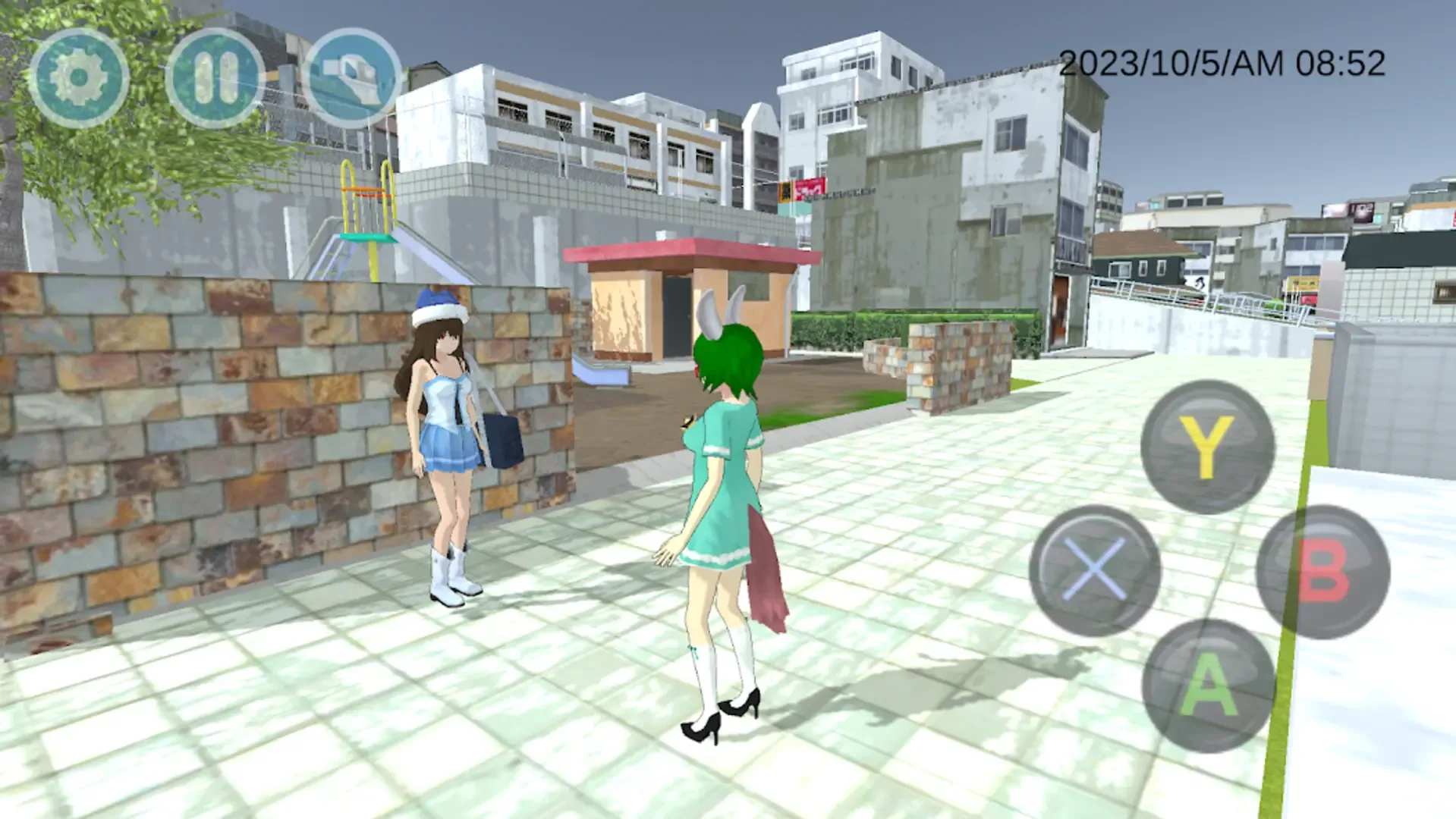Tap the gear icon to adjust game options

[80, 76]
